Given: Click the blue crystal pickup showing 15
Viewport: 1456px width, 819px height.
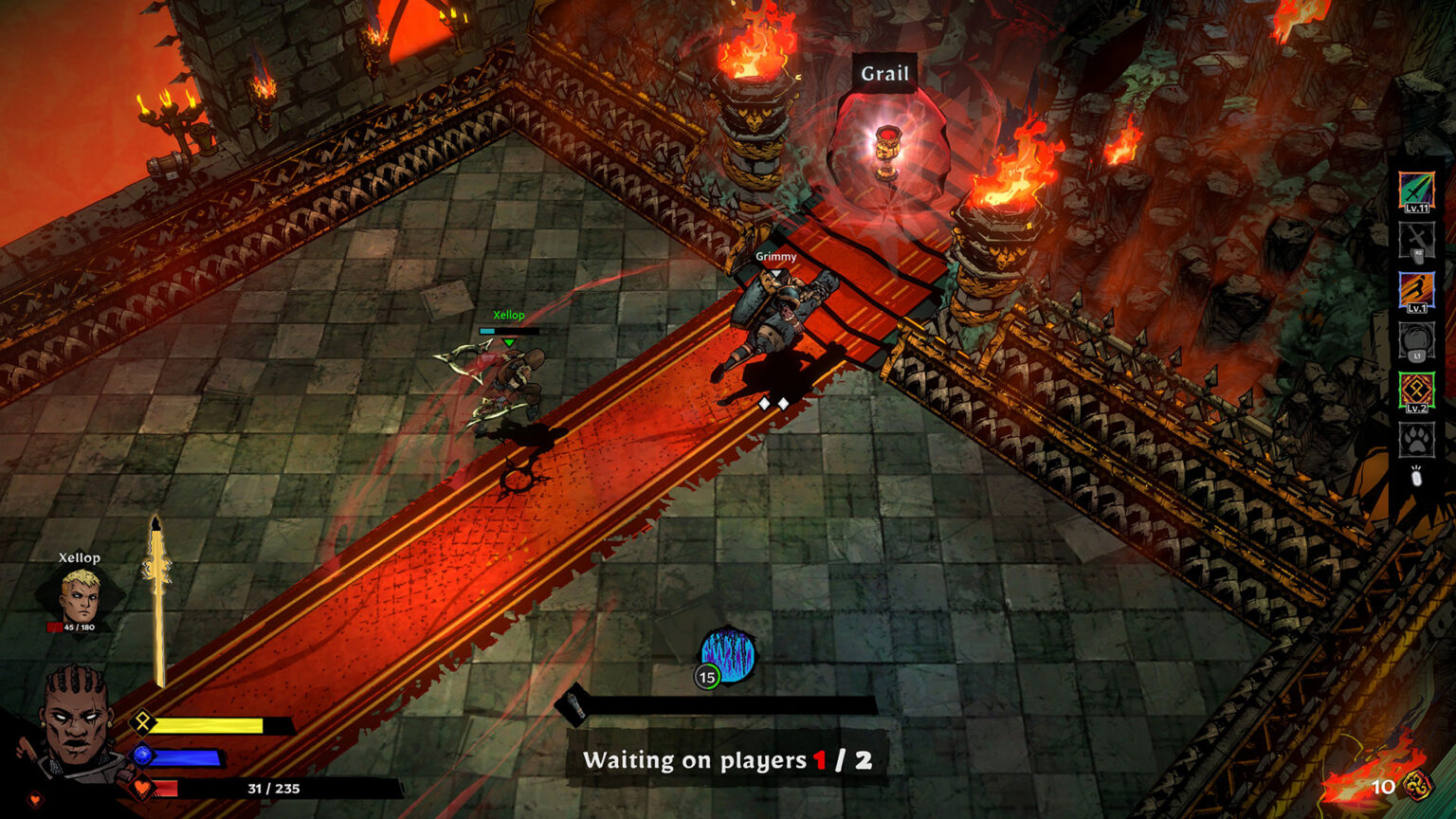Looking at the screenshot, I should [725, 654].
